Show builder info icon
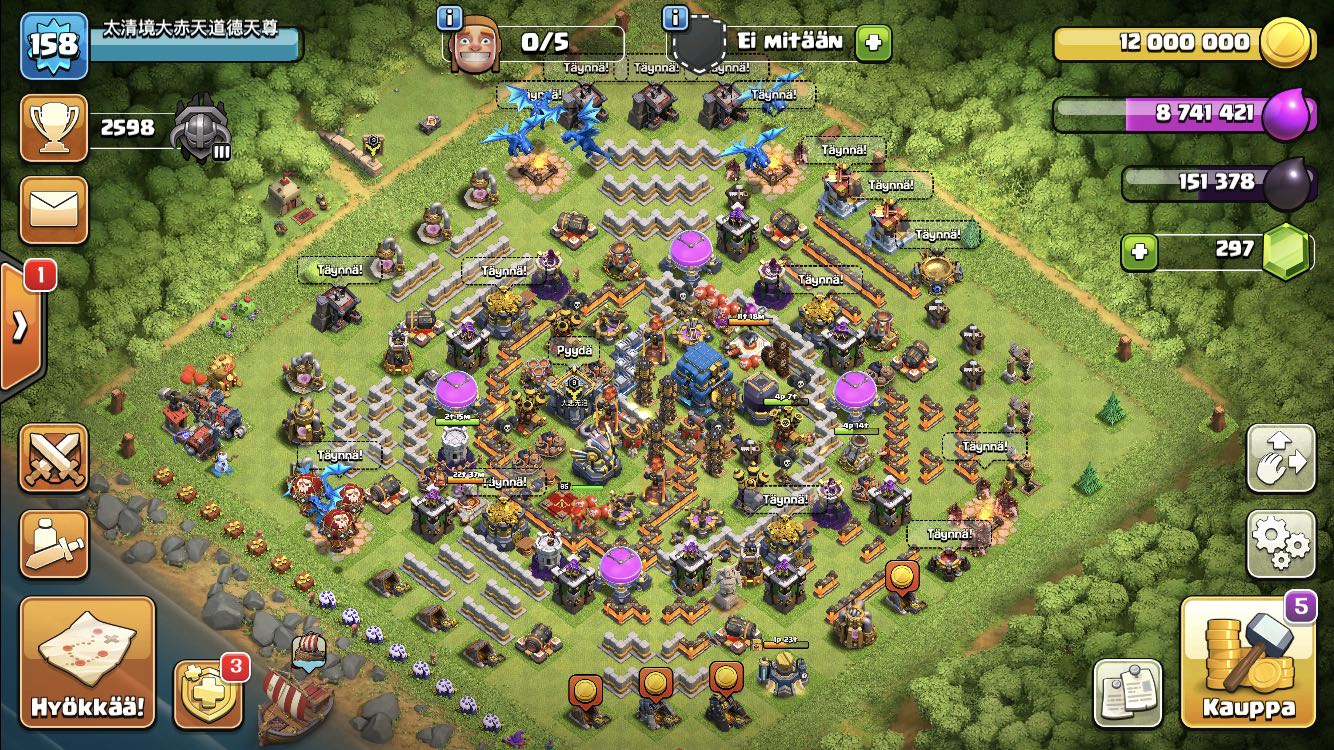This screenshot has width=1334, height=750. point(451,17)
